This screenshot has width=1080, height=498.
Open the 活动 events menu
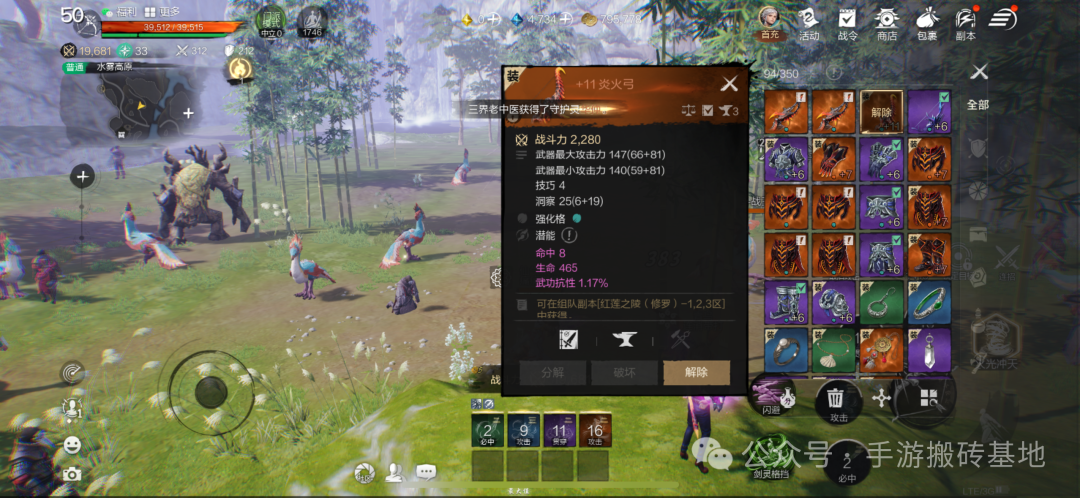pos(808,23)
